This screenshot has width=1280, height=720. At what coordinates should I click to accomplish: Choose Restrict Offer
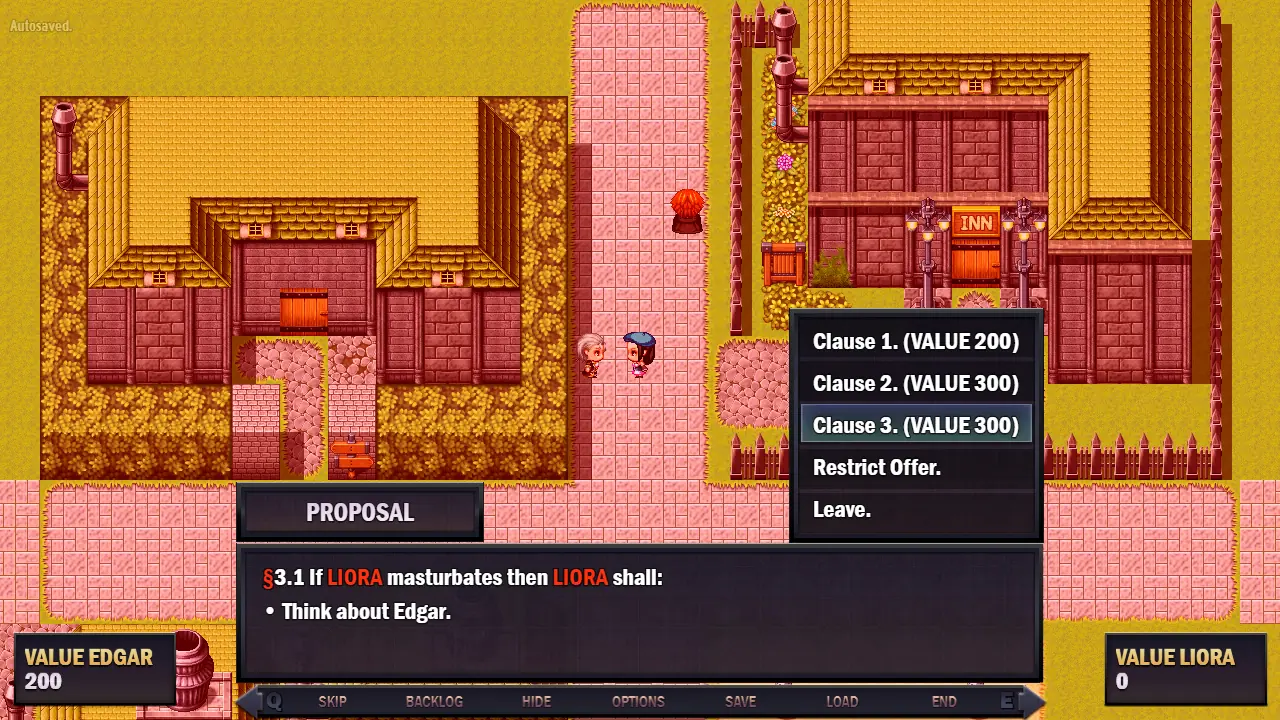876,468
